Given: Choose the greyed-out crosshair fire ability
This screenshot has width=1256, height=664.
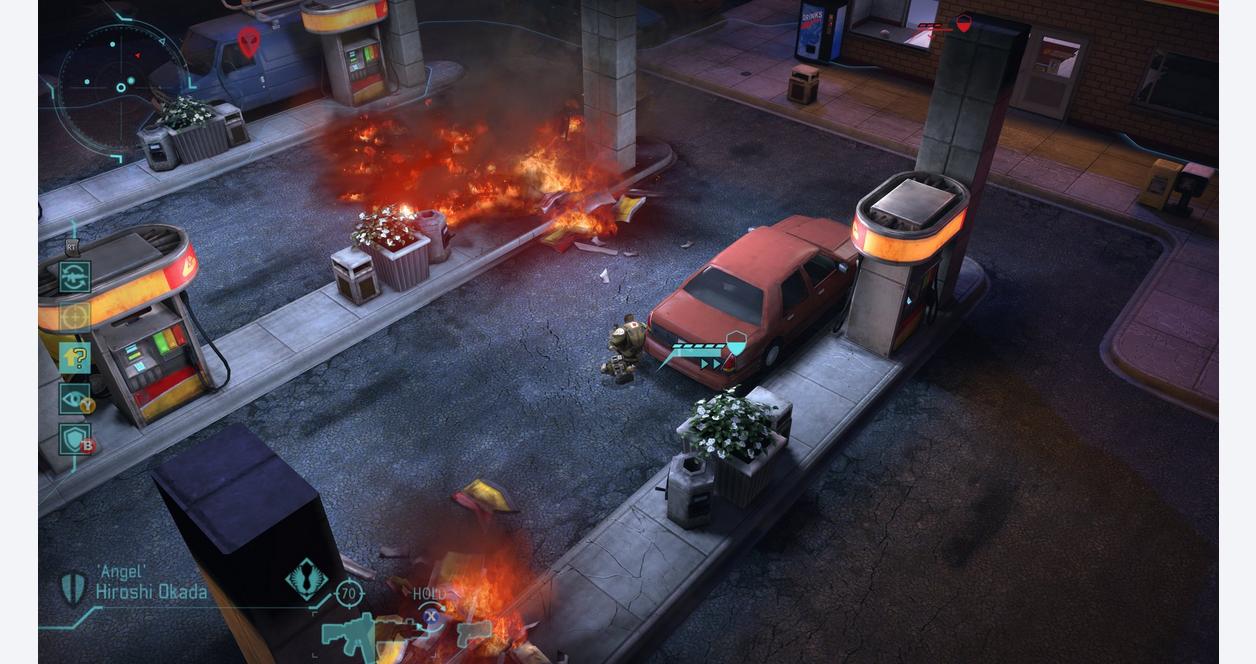Looking at the screenshot, I should click(x=75, y=317).
